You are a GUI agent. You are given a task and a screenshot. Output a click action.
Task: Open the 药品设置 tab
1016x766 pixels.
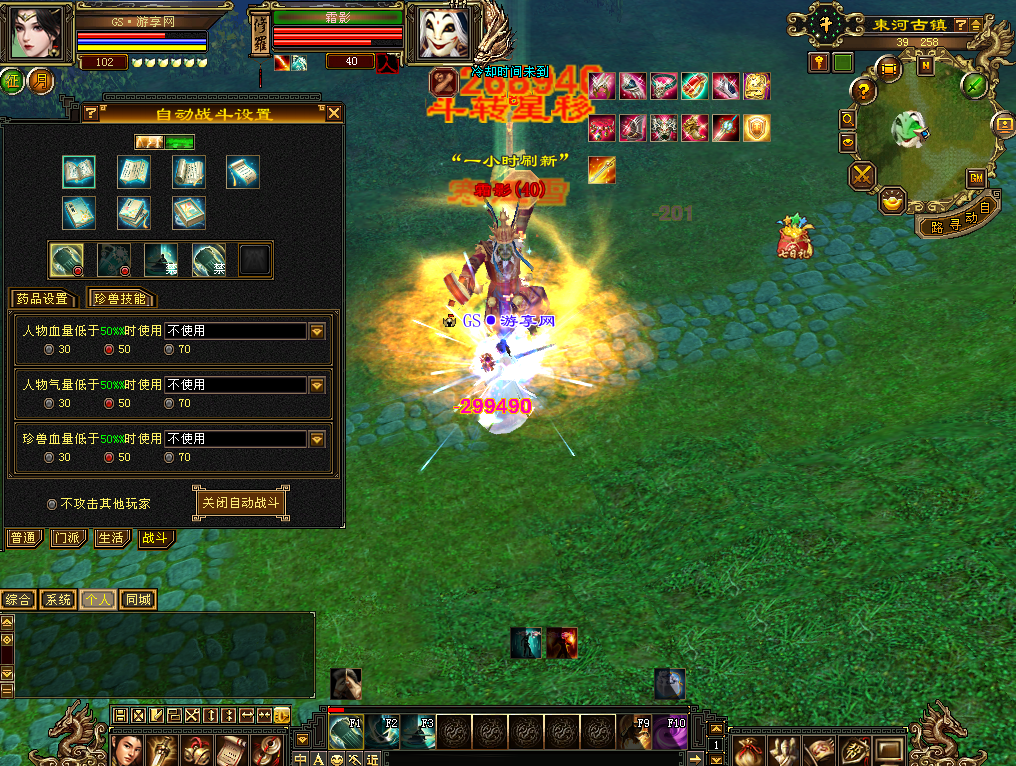point(43,298)
